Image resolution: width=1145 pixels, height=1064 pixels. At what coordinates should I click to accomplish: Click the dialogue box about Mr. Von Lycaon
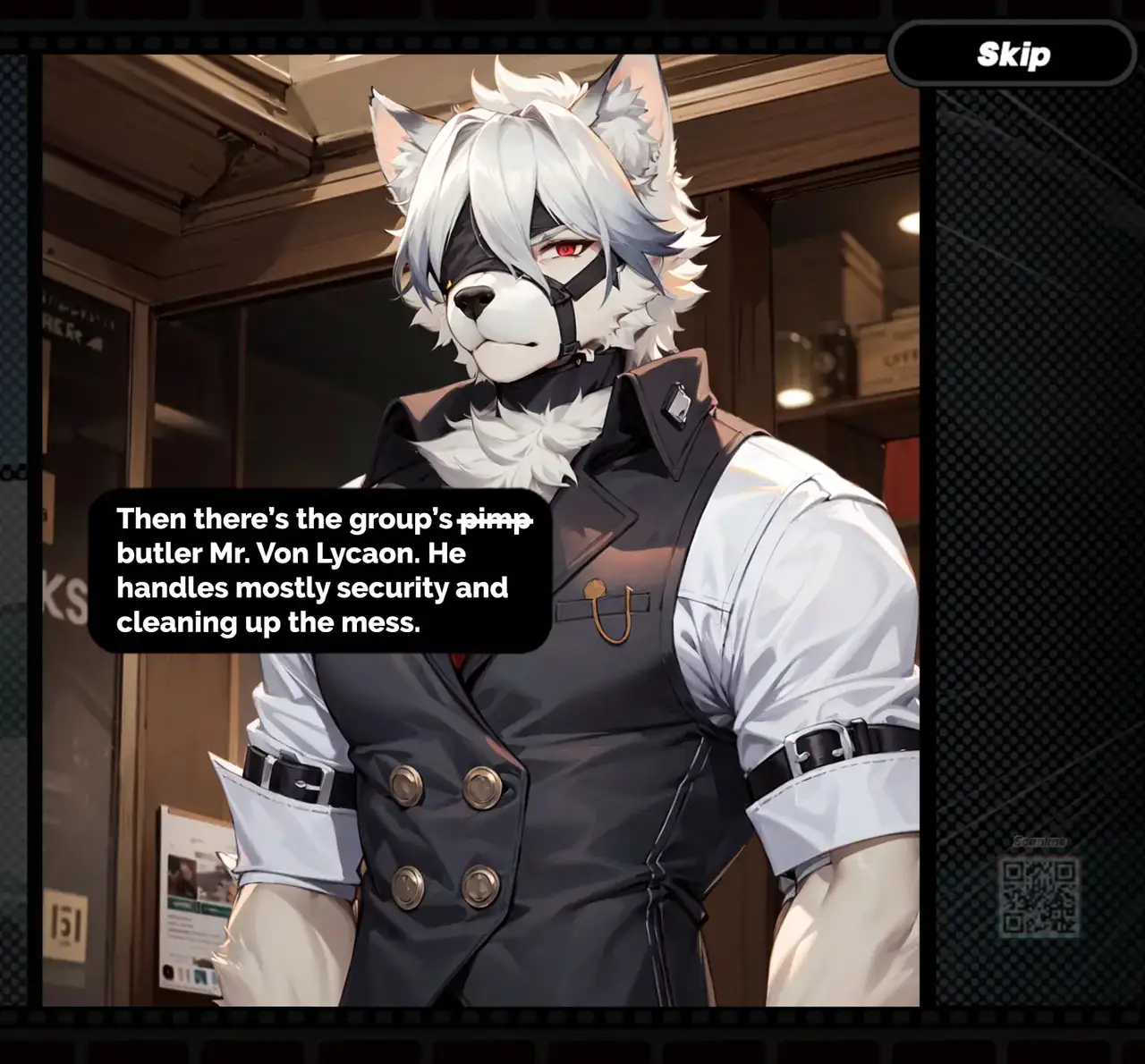319,570
